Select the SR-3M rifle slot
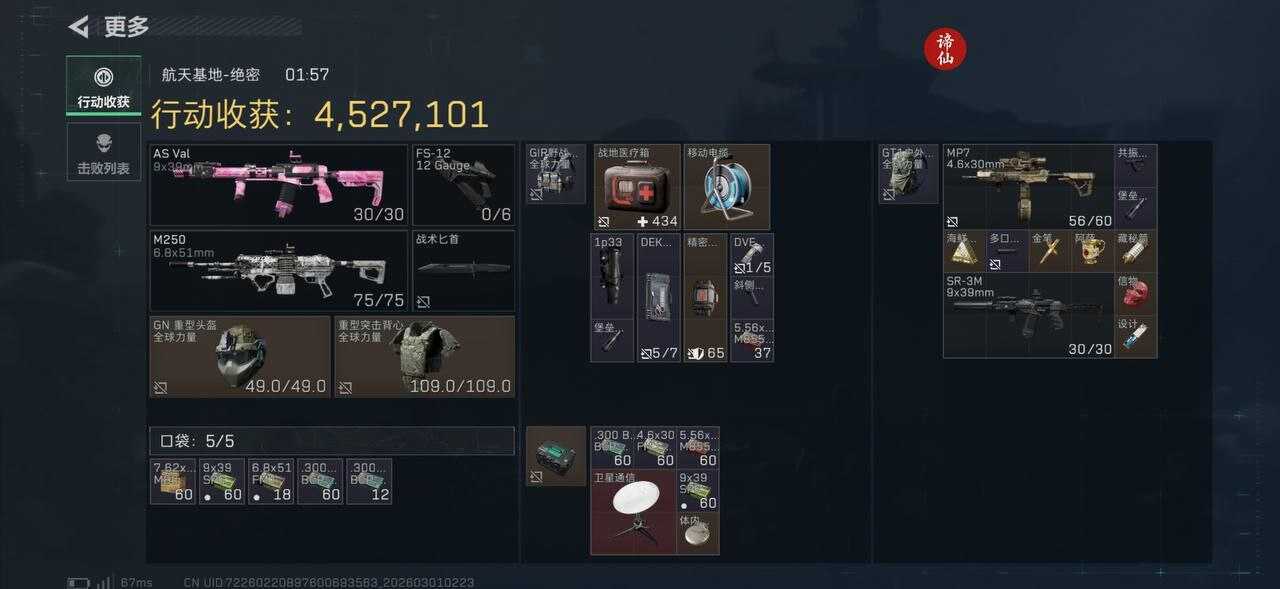Screen dimensions: 1280x589 point(1028,315)
